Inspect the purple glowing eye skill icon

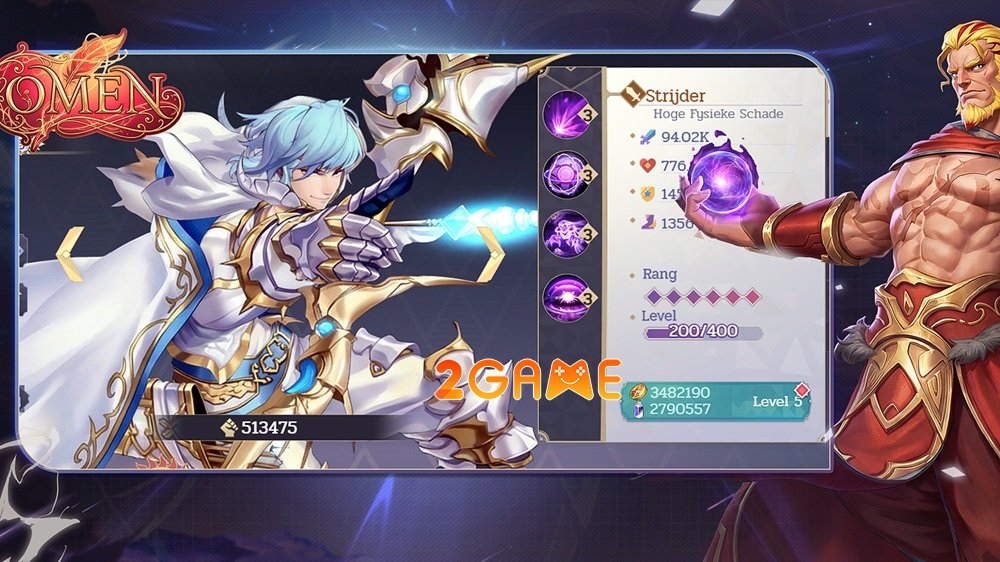pos(566,297)
